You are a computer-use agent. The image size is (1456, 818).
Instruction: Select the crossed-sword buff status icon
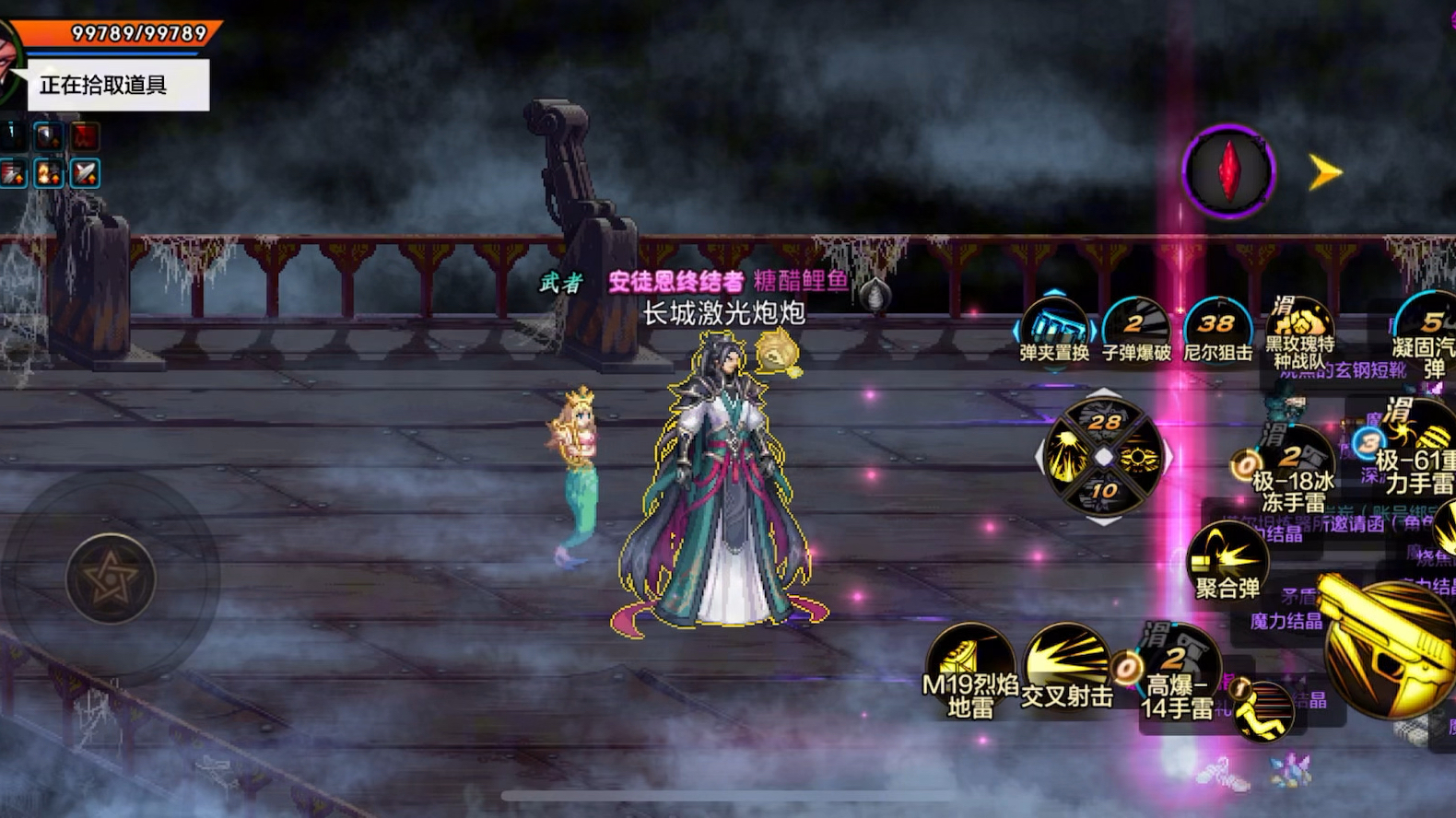coord(85,173)
